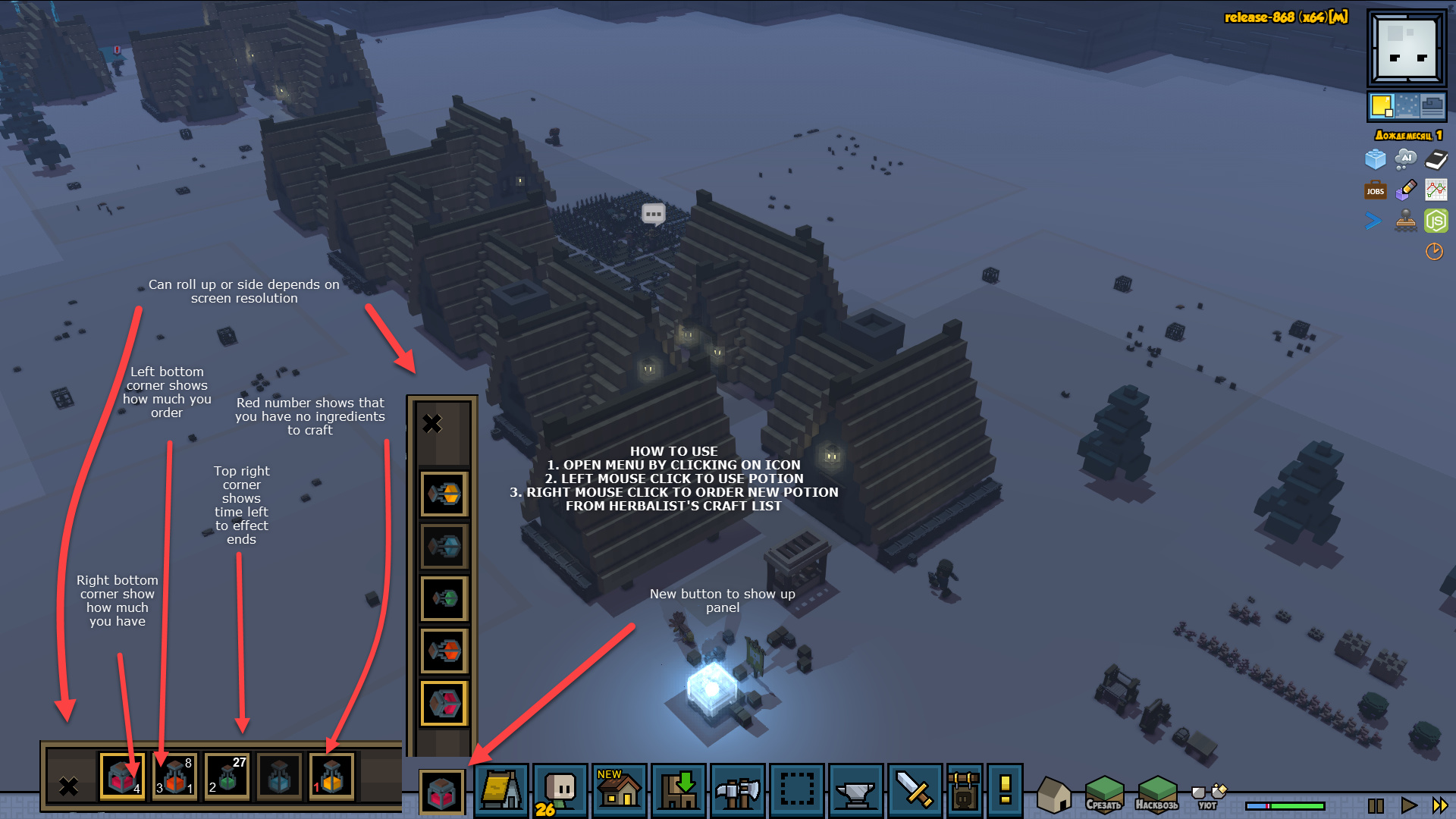Choose the dimmed blue potion in horizontal bar
The height and width of the screenshot is (819, 1456).
click(x=279, y=777)
